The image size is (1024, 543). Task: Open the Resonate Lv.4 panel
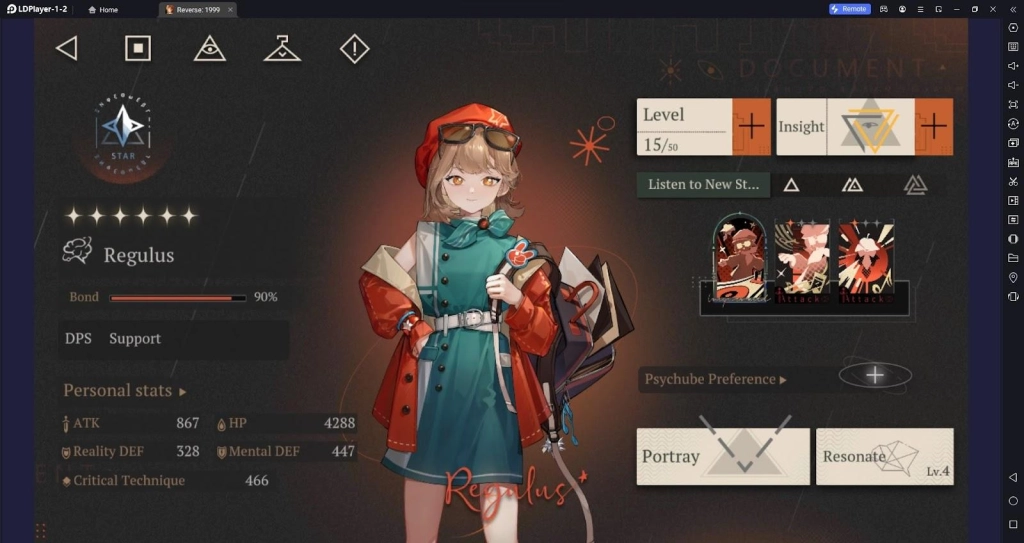884,457
